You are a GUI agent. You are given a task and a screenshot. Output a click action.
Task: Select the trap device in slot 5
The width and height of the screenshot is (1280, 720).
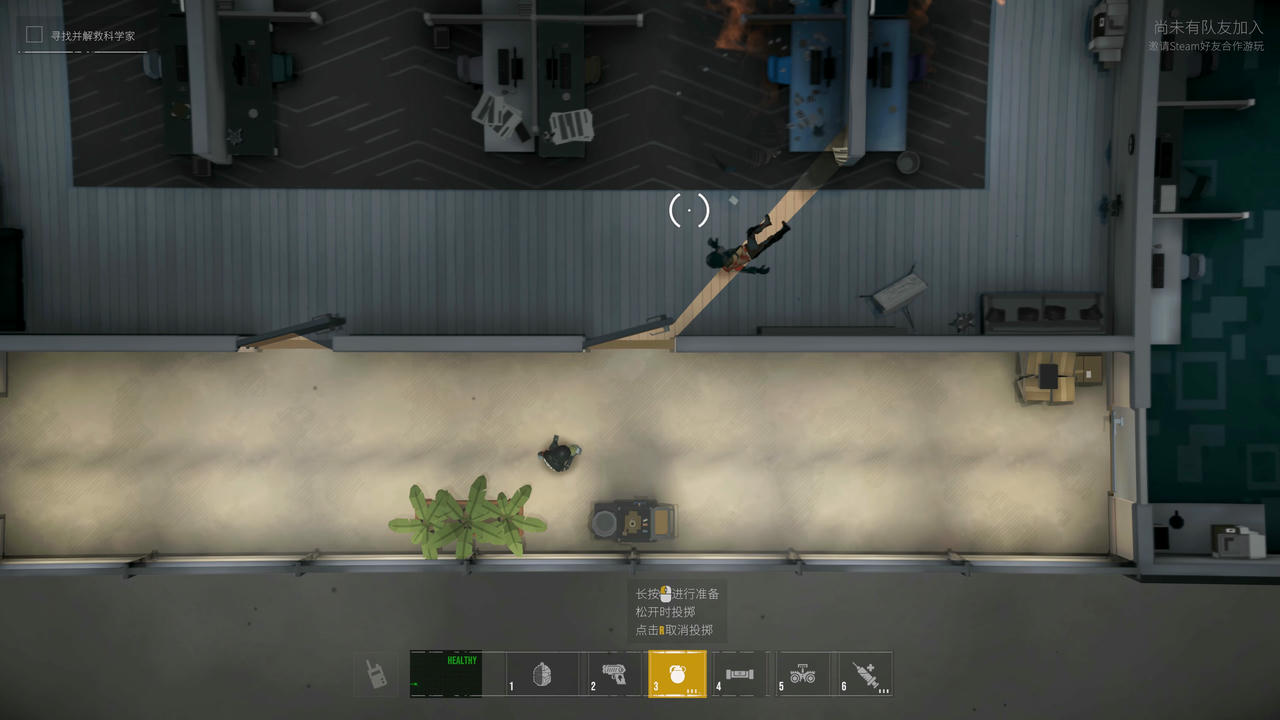coord(805,673)
